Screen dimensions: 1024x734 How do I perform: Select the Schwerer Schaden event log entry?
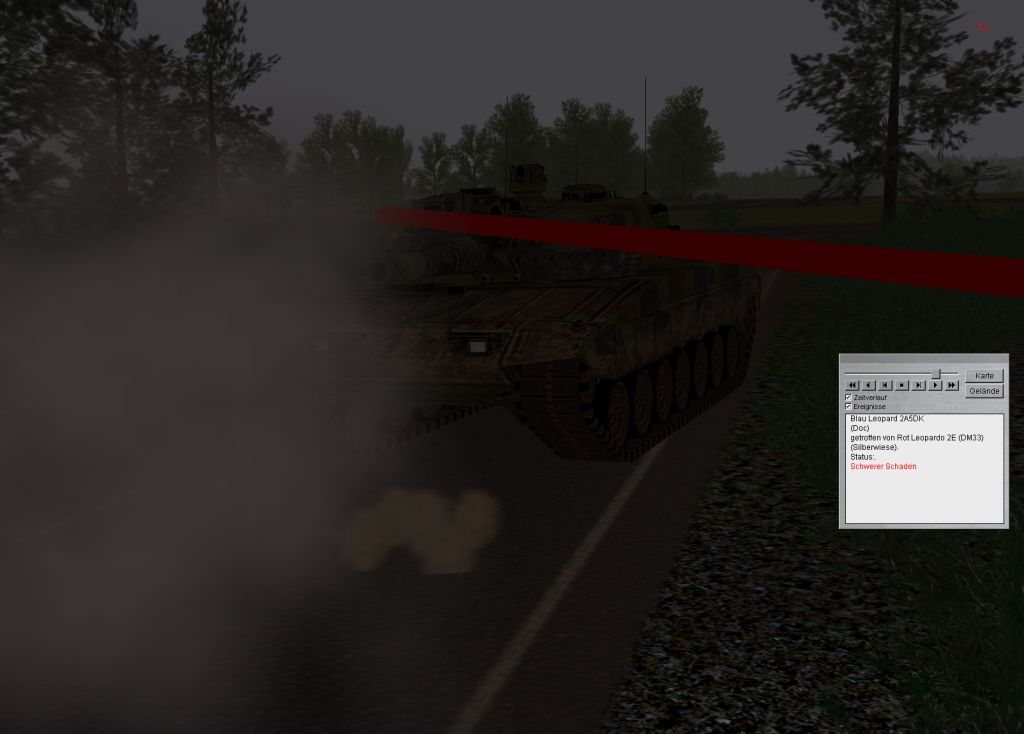point(883,467)
